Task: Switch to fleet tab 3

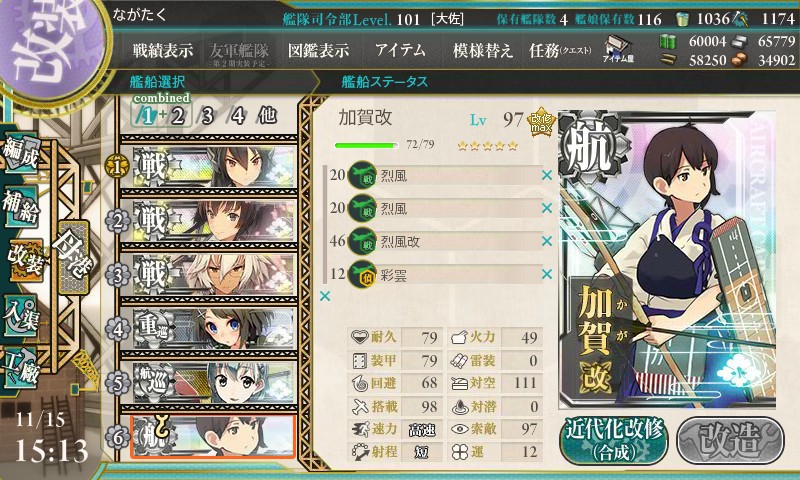Action: pyautogui.click(x=207, y=114)
